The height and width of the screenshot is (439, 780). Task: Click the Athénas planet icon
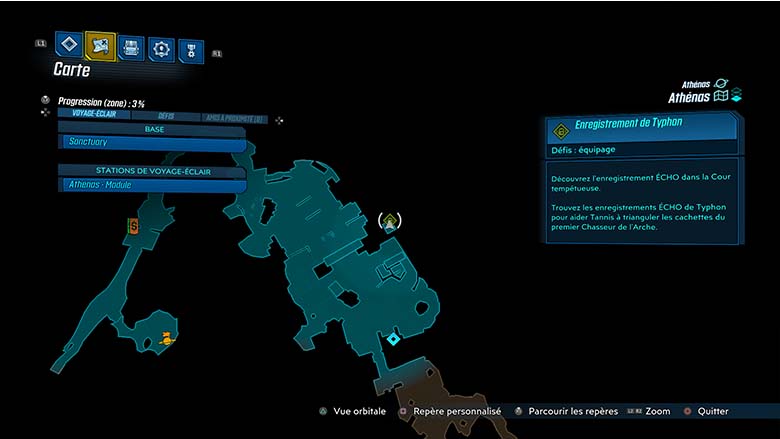[722, 85]
